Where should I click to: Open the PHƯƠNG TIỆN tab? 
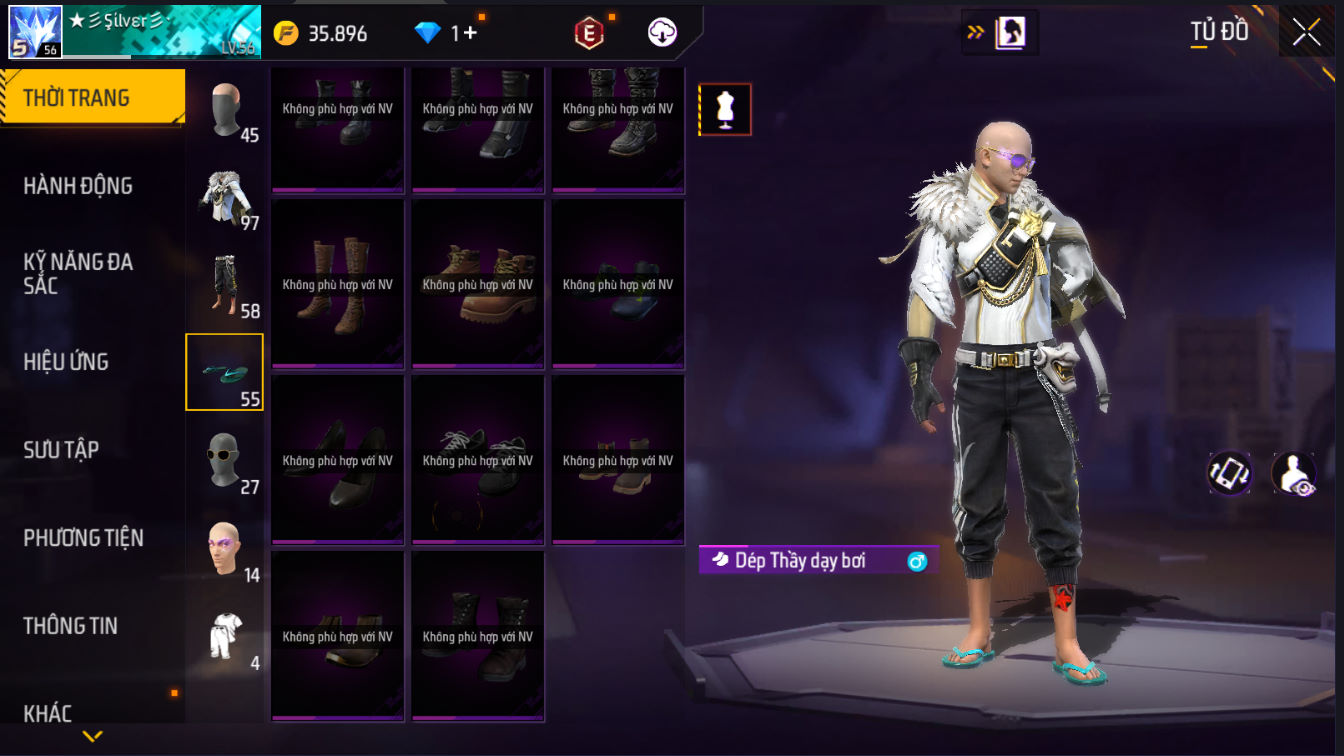[83, 538]
